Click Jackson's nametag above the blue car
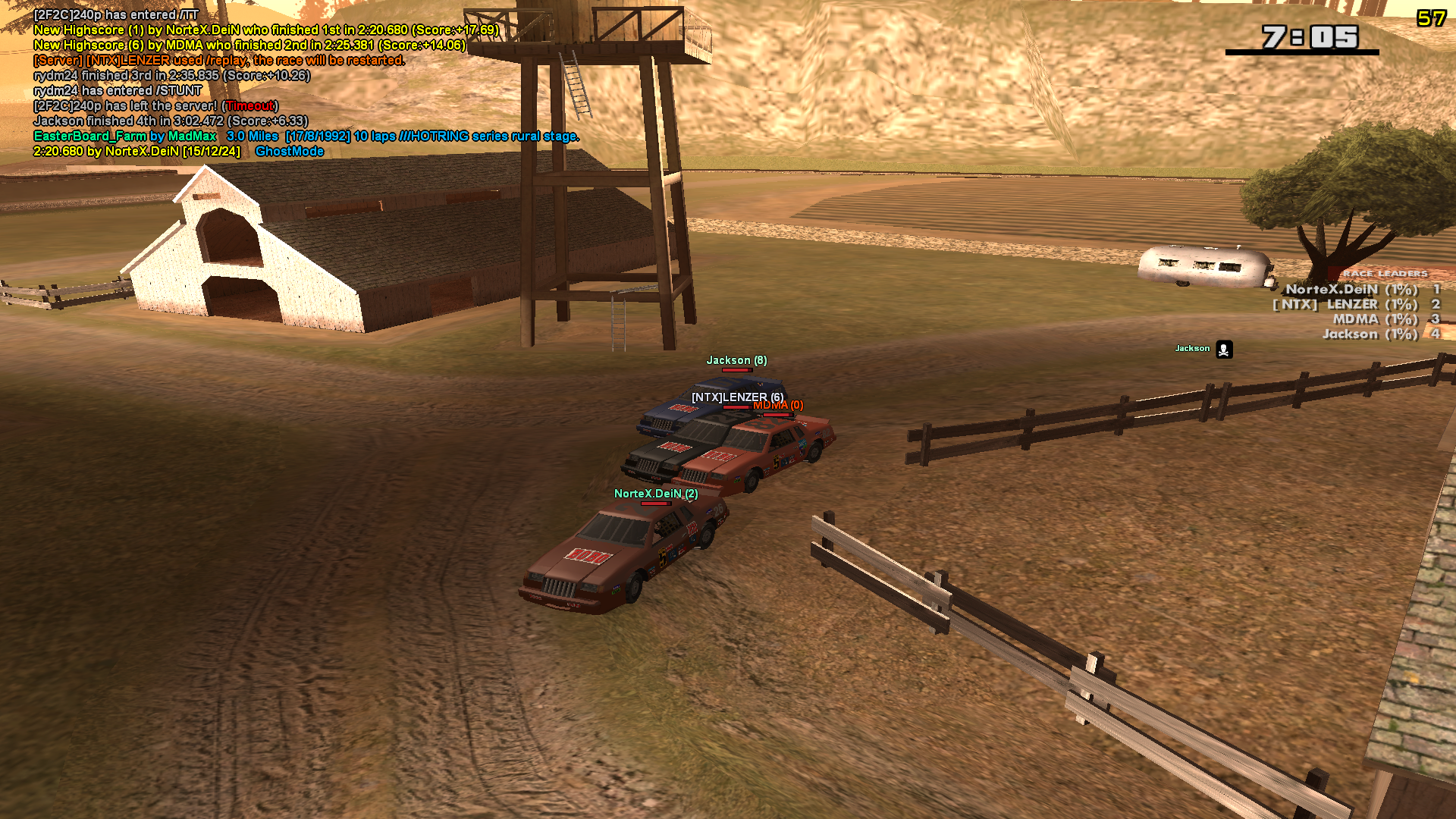1456x819 pixels. coord(738,359)
